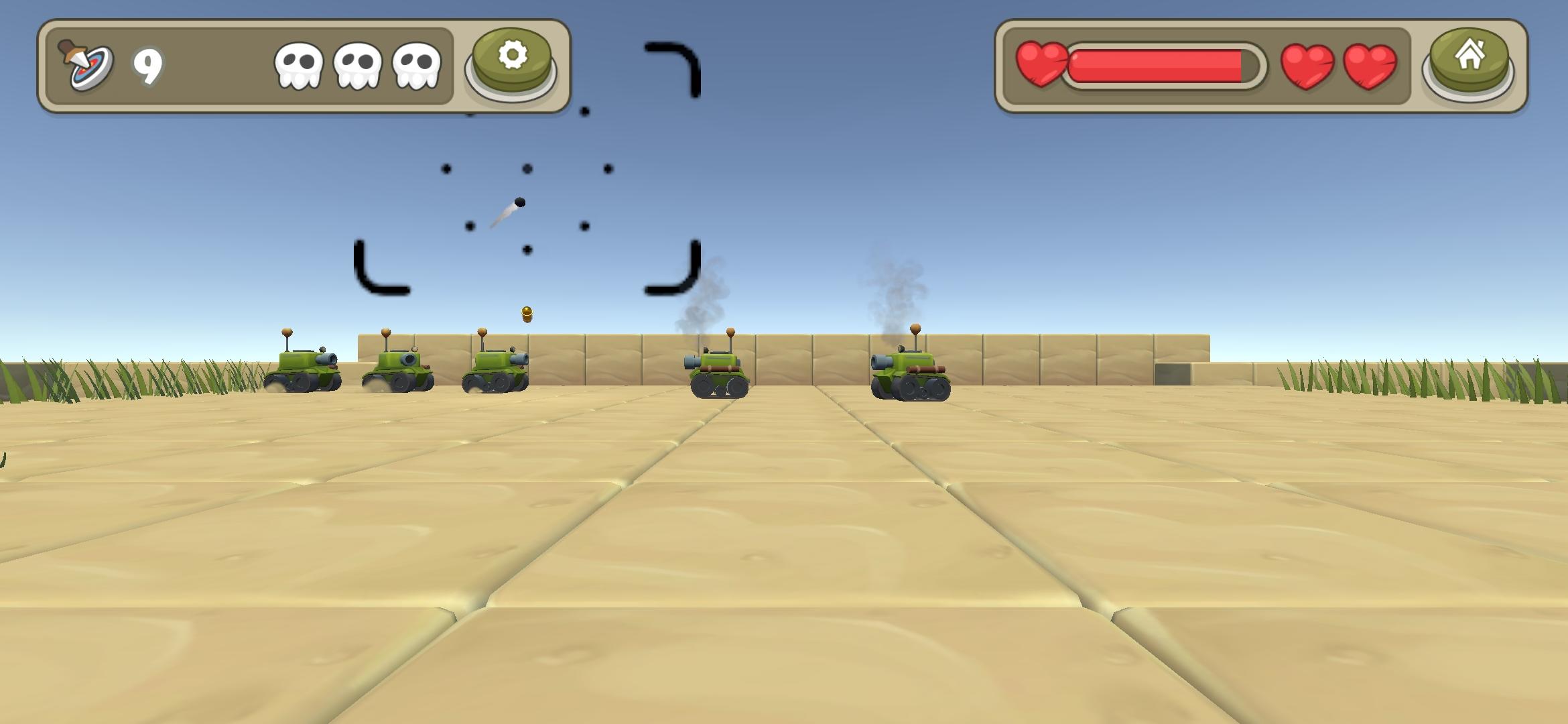
Task: Click the dart-and-target ammo icon
Action: pos(87,64)
